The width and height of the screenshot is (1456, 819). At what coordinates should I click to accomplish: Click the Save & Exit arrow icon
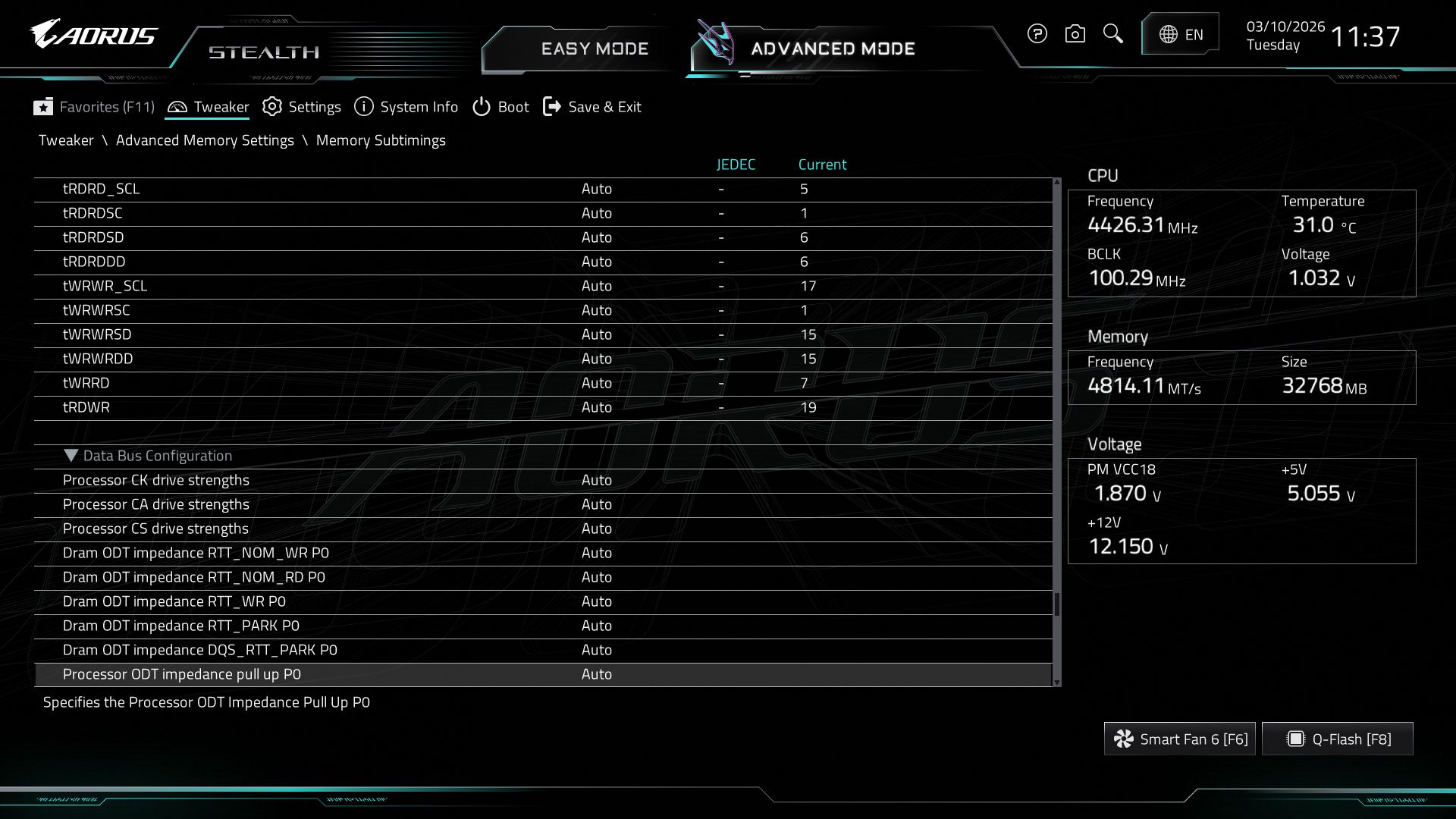(552, 107)
